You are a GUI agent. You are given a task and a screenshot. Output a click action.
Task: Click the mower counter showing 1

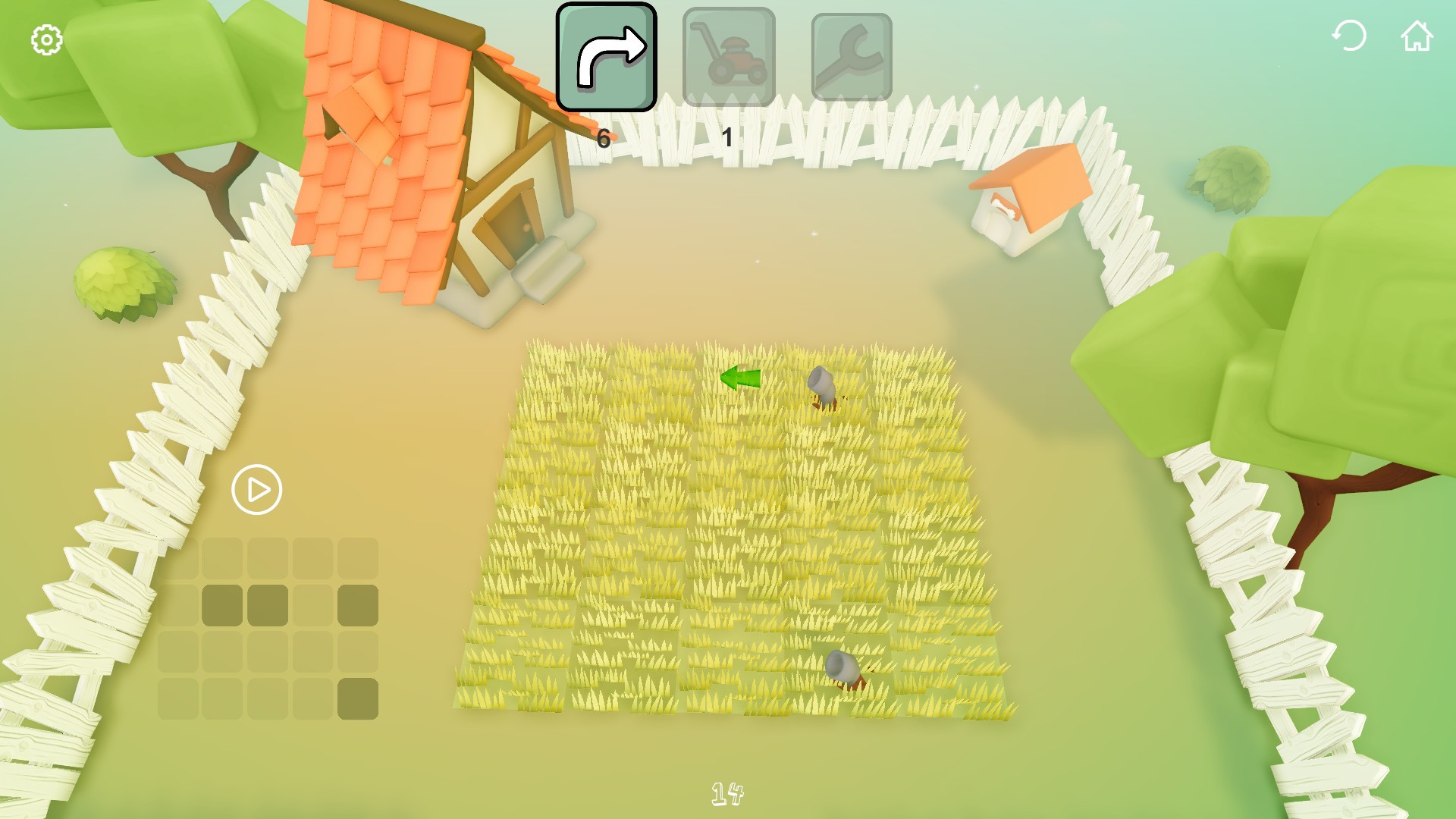tap(726, 137)
